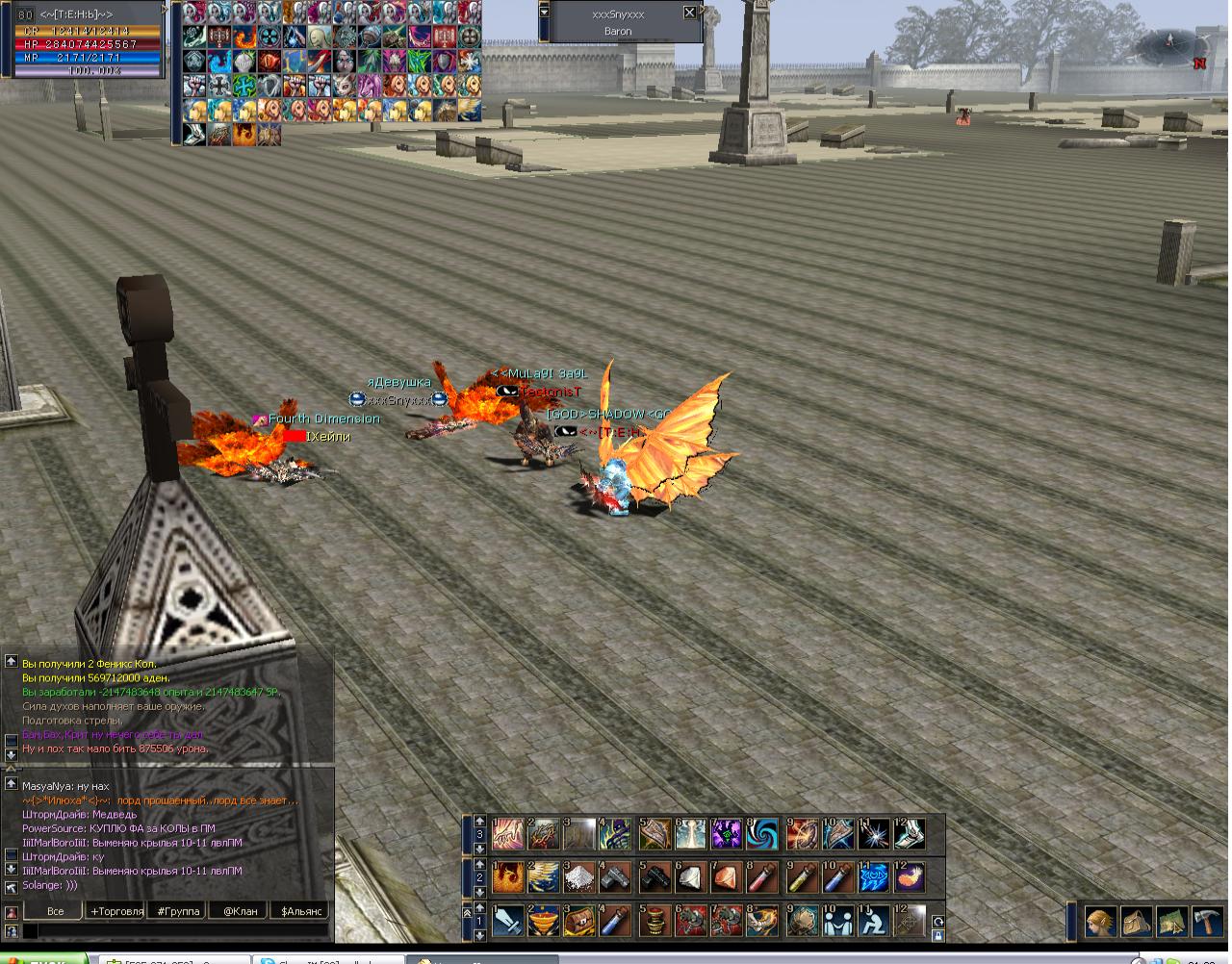This screenshot has width=1232, height=964.
Task: Open the #Группа chat tab
Action: (178, 911)
